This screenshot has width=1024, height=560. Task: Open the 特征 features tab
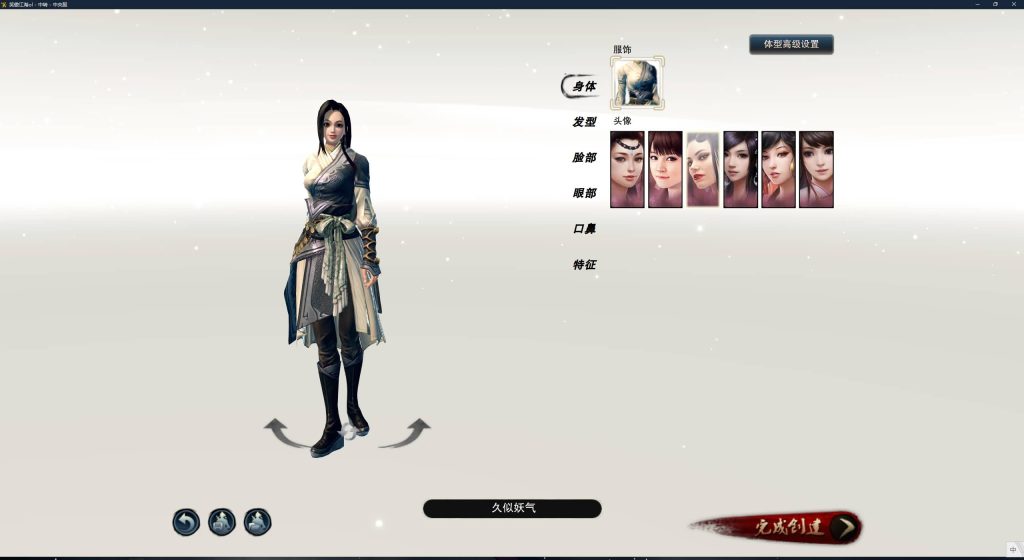(x=584, y=265)
